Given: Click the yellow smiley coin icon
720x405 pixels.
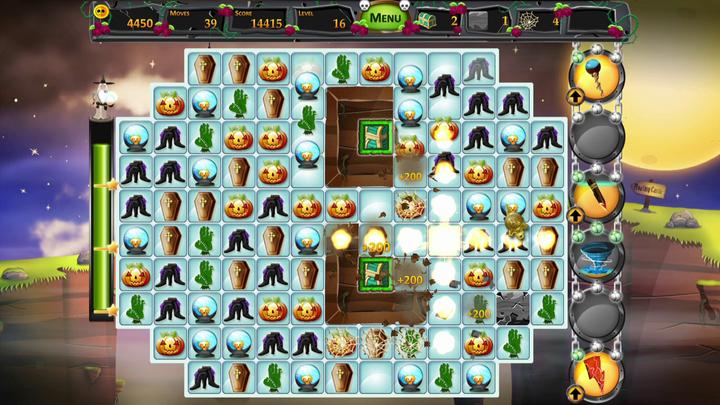Looking at the screenshot, I should point(102,13).
